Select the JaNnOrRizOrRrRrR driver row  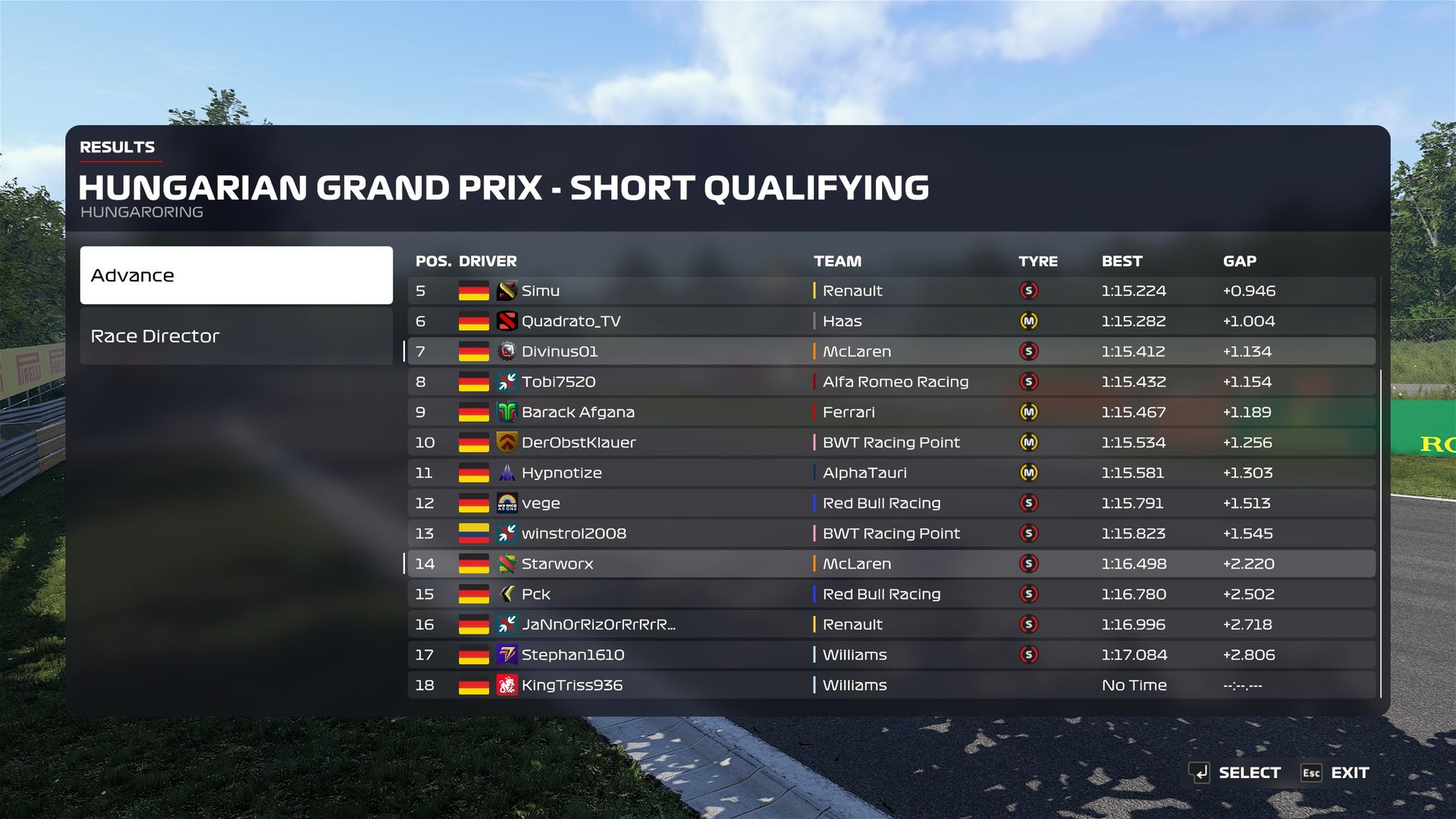(891, 624)
